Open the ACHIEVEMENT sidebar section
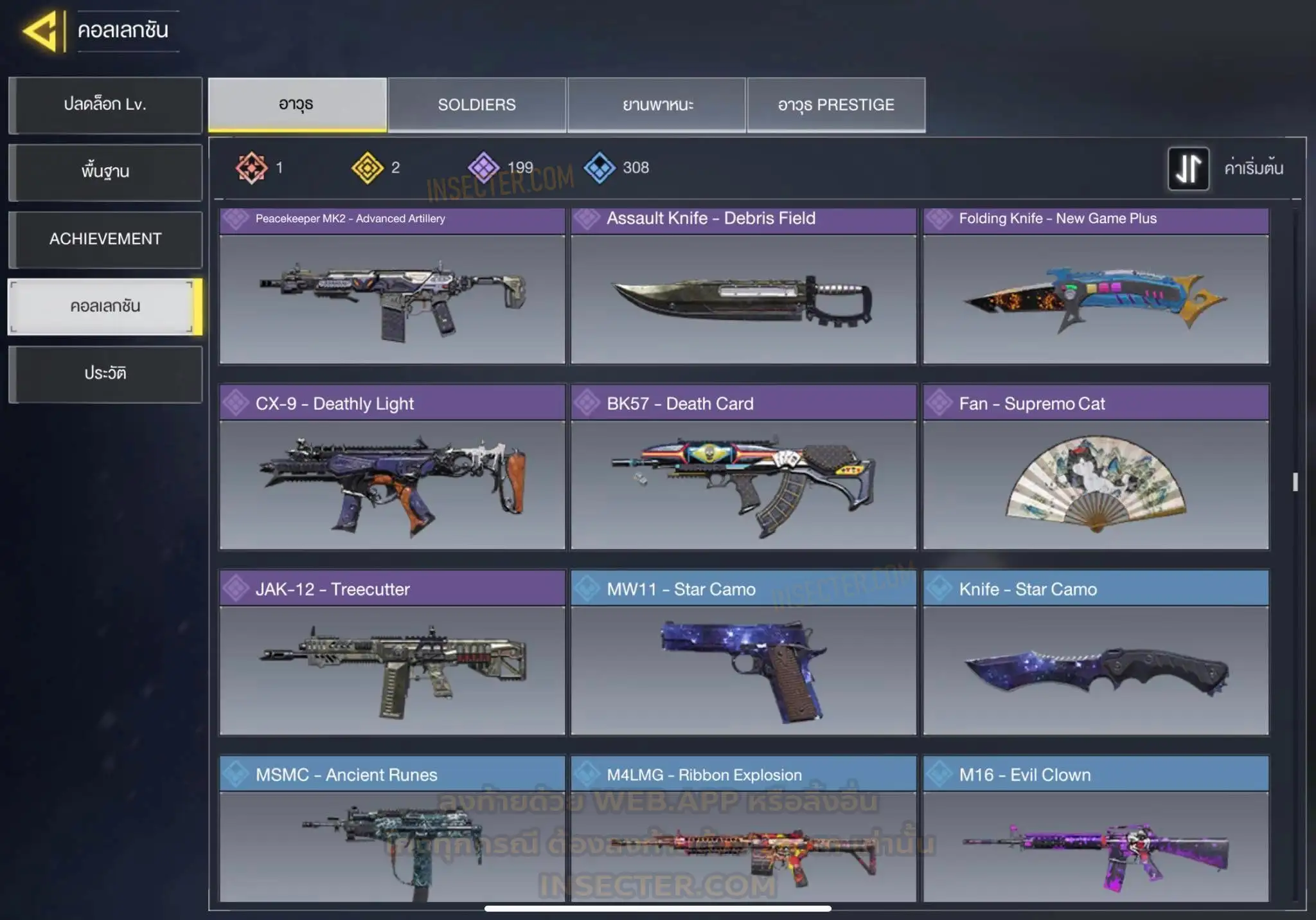The height and width of the screenshot is (920, 1316). point(105,239)
